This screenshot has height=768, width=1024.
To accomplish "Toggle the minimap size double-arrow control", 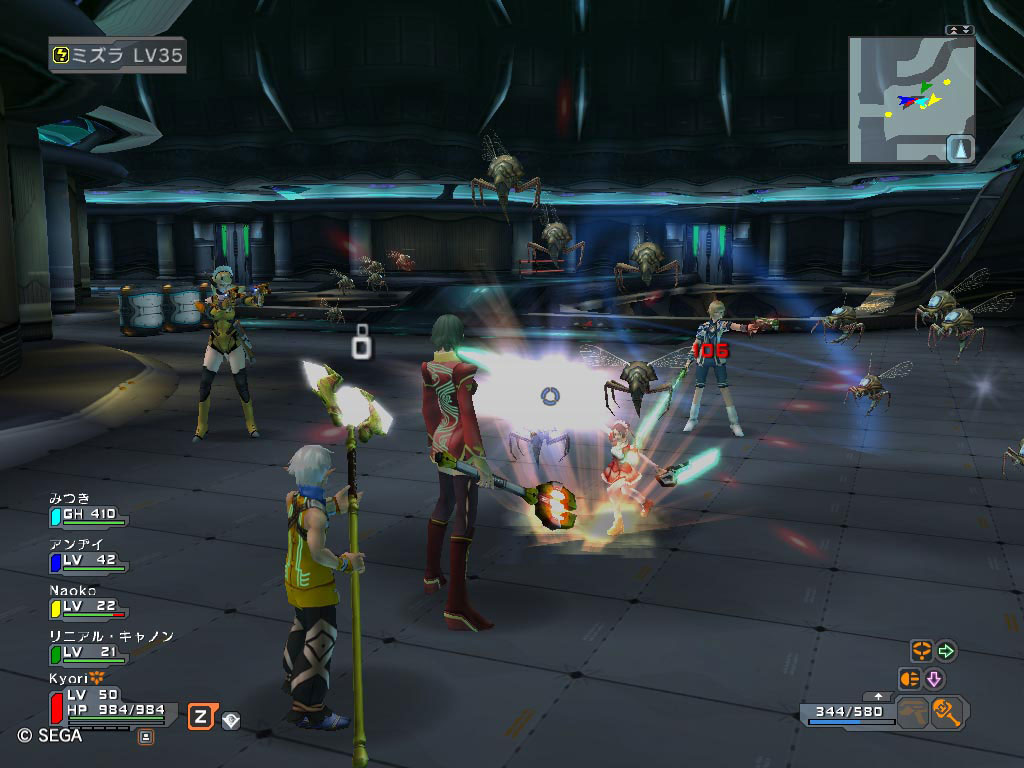I will coord(960,30).
